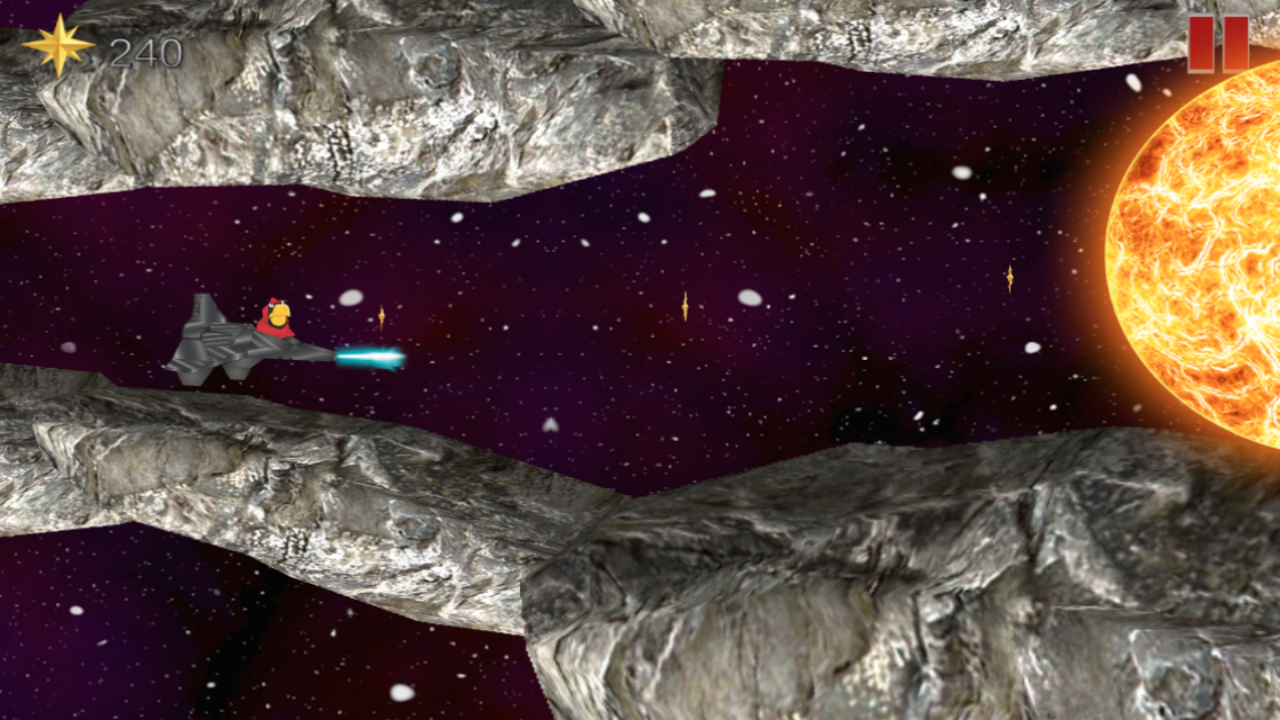Viewport: 1280px width, 720px height.
Task: Tap the pause icon to toggle game state
Action: (x=1218, y=44)
